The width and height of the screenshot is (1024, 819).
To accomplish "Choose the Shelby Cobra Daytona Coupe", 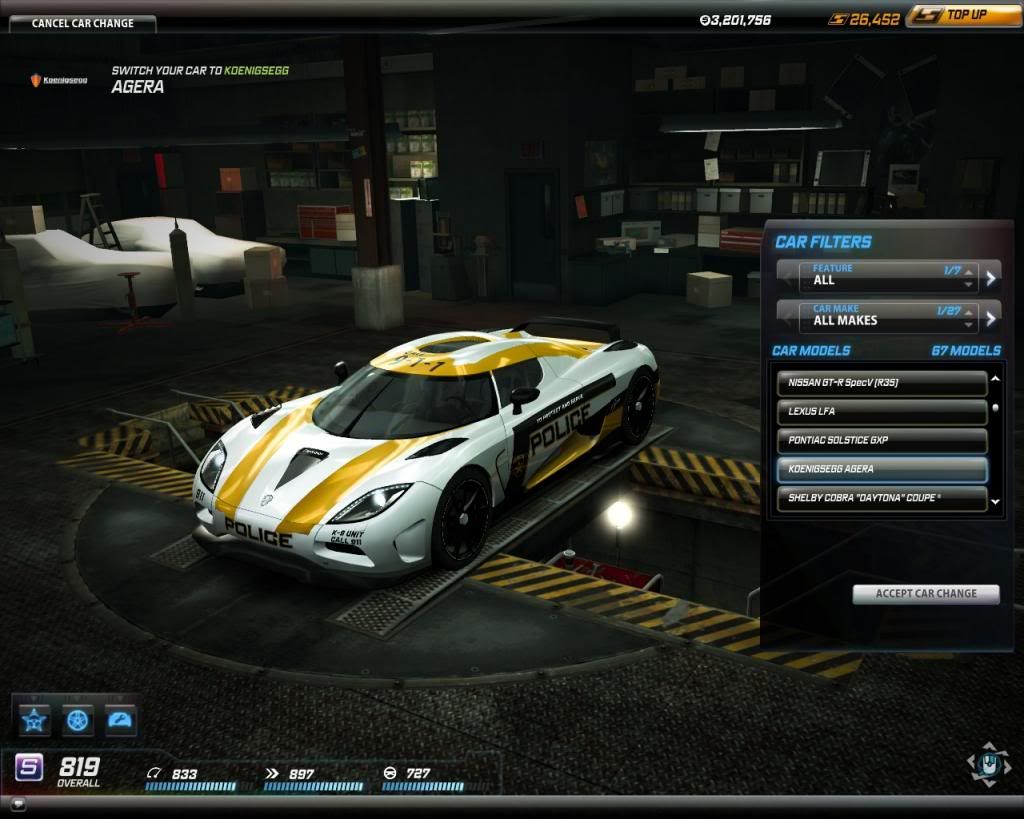I will (x=882, y=498).
